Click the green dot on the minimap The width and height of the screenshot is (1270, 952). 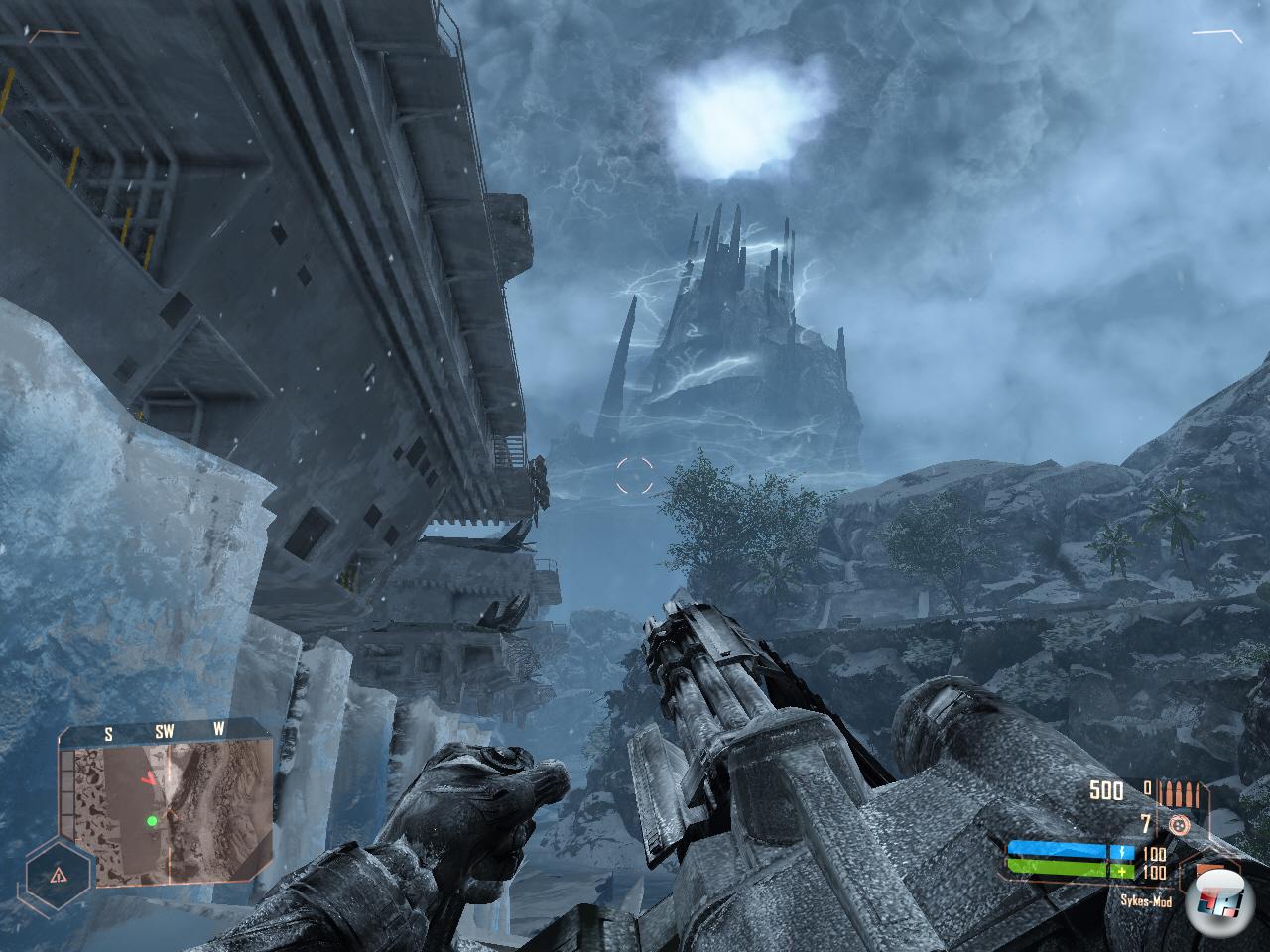click(x=152, y=820)
